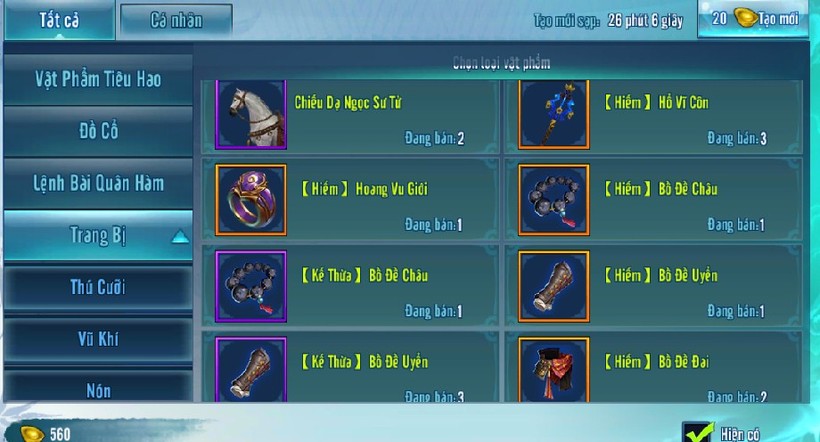Choose the Vũ Khí subcategory

coord(97,339)
